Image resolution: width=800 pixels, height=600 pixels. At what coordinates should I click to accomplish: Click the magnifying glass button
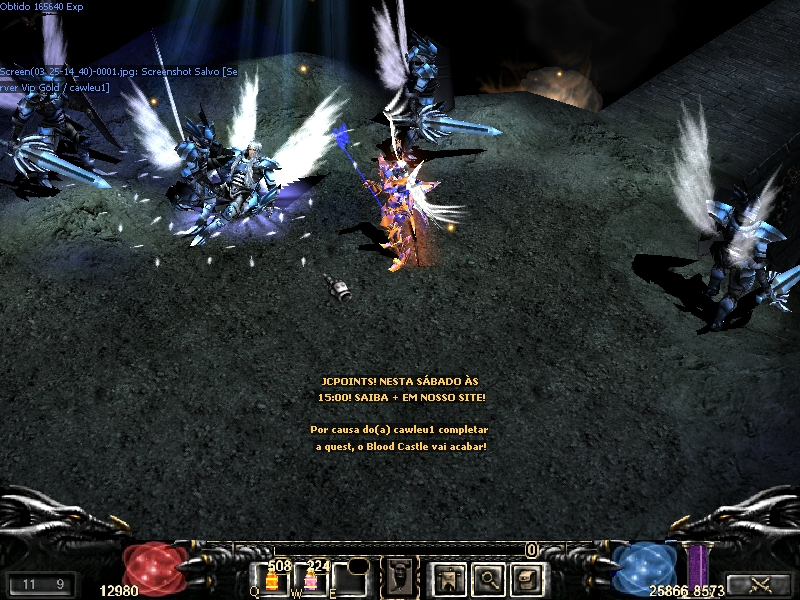point(487,577)
